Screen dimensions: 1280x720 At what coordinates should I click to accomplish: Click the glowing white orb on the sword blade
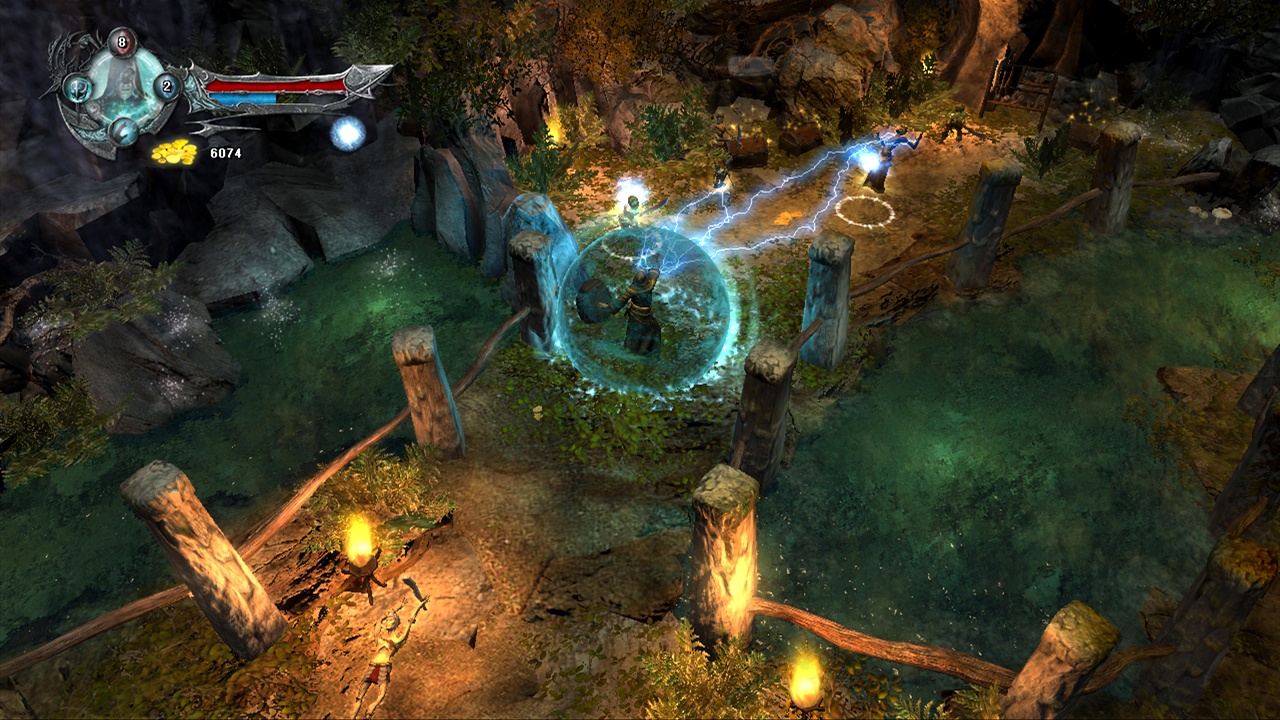click(345, 133)
